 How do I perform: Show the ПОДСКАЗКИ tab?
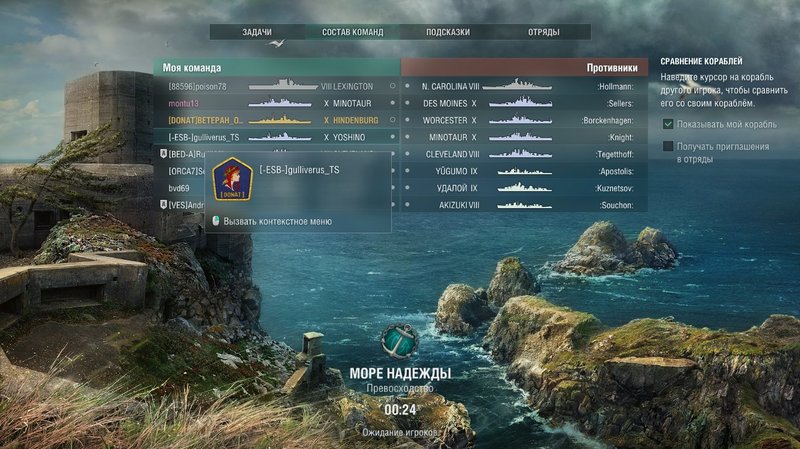447,32
